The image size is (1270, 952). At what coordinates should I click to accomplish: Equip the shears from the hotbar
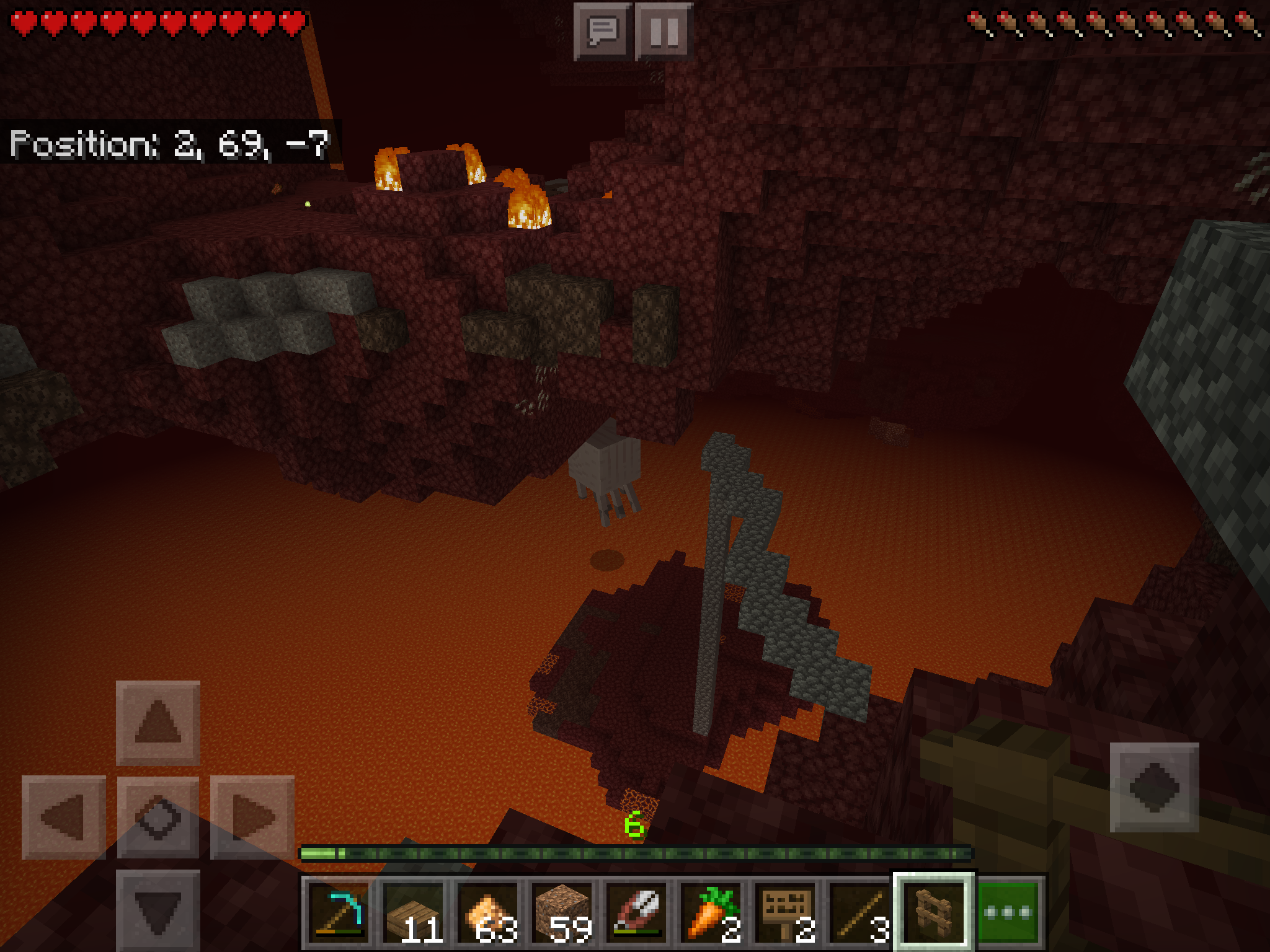point(636,912)
